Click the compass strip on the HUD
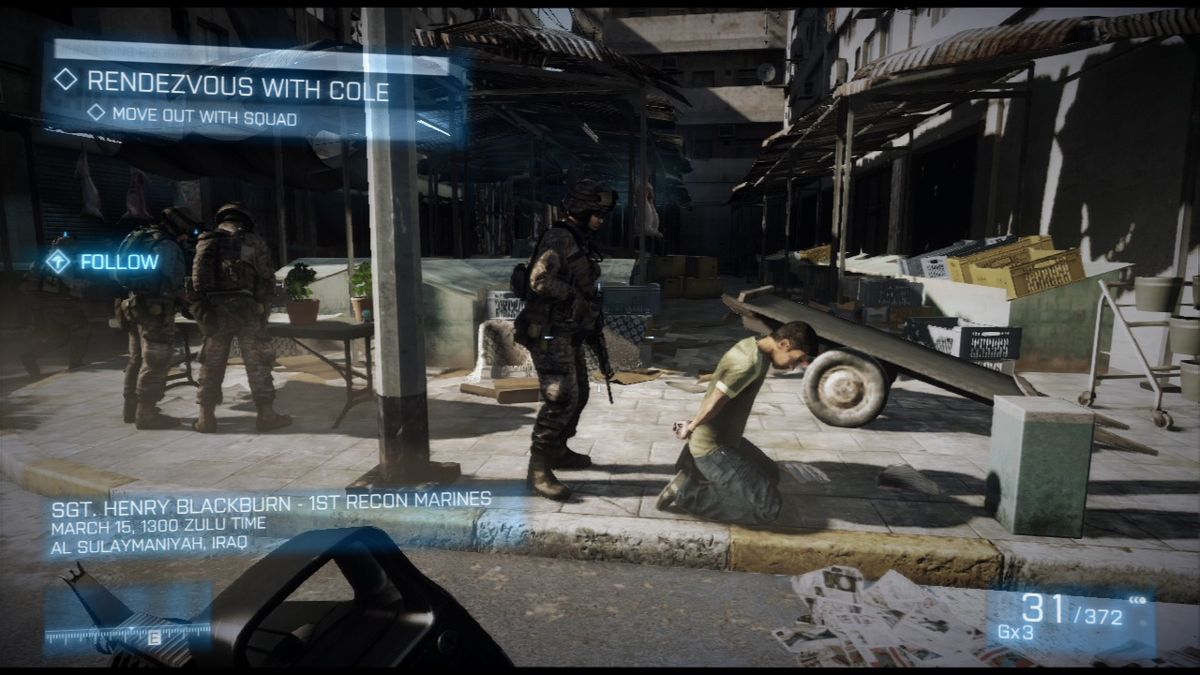This screenshot has width=1200, height=675. (x=128, y=632)
